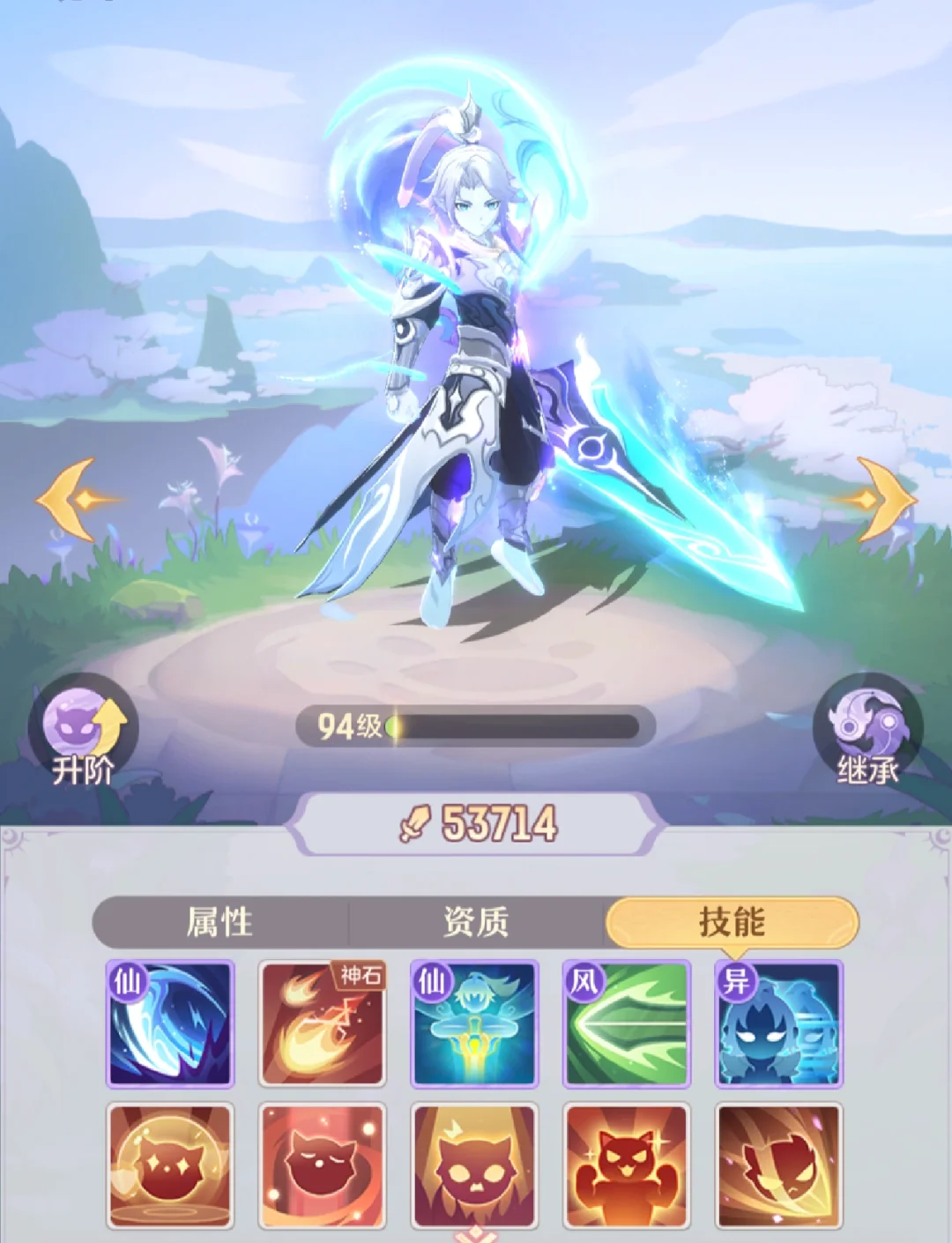Select the 技能 skills tab

[x=732, y=923]
